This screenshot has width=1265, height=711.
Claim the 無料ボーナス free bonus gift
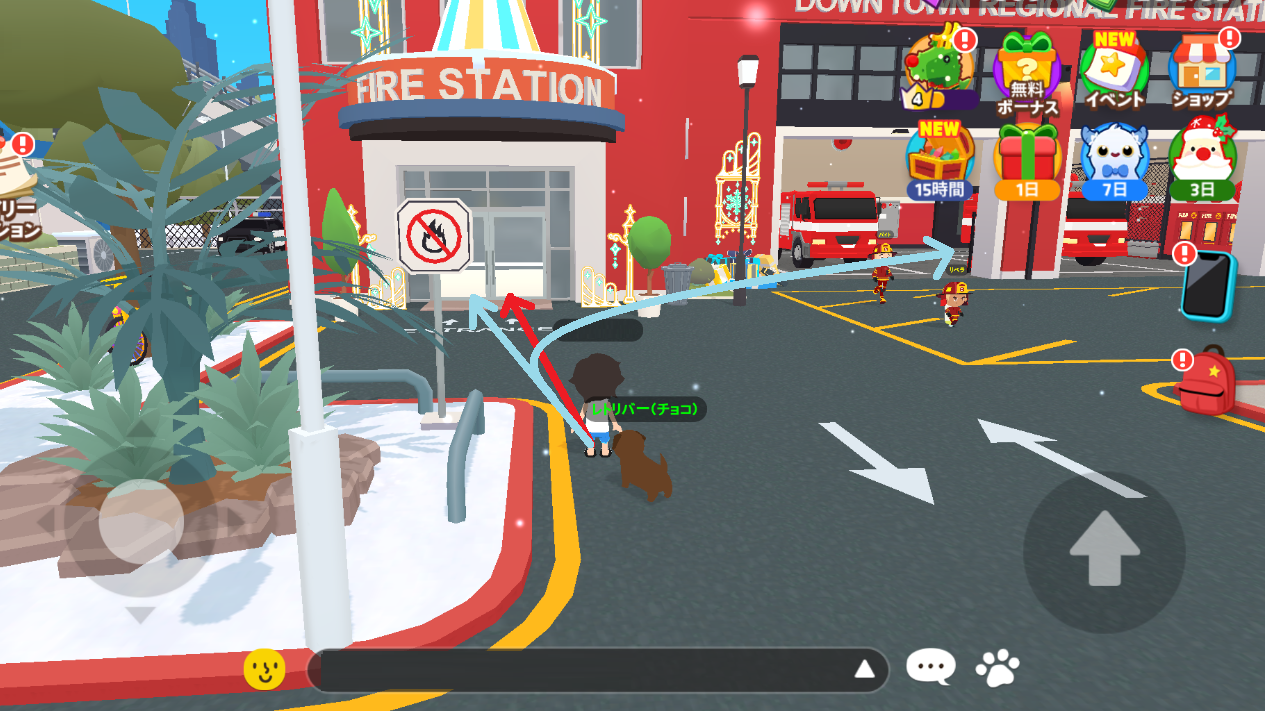coord(1026,70)
